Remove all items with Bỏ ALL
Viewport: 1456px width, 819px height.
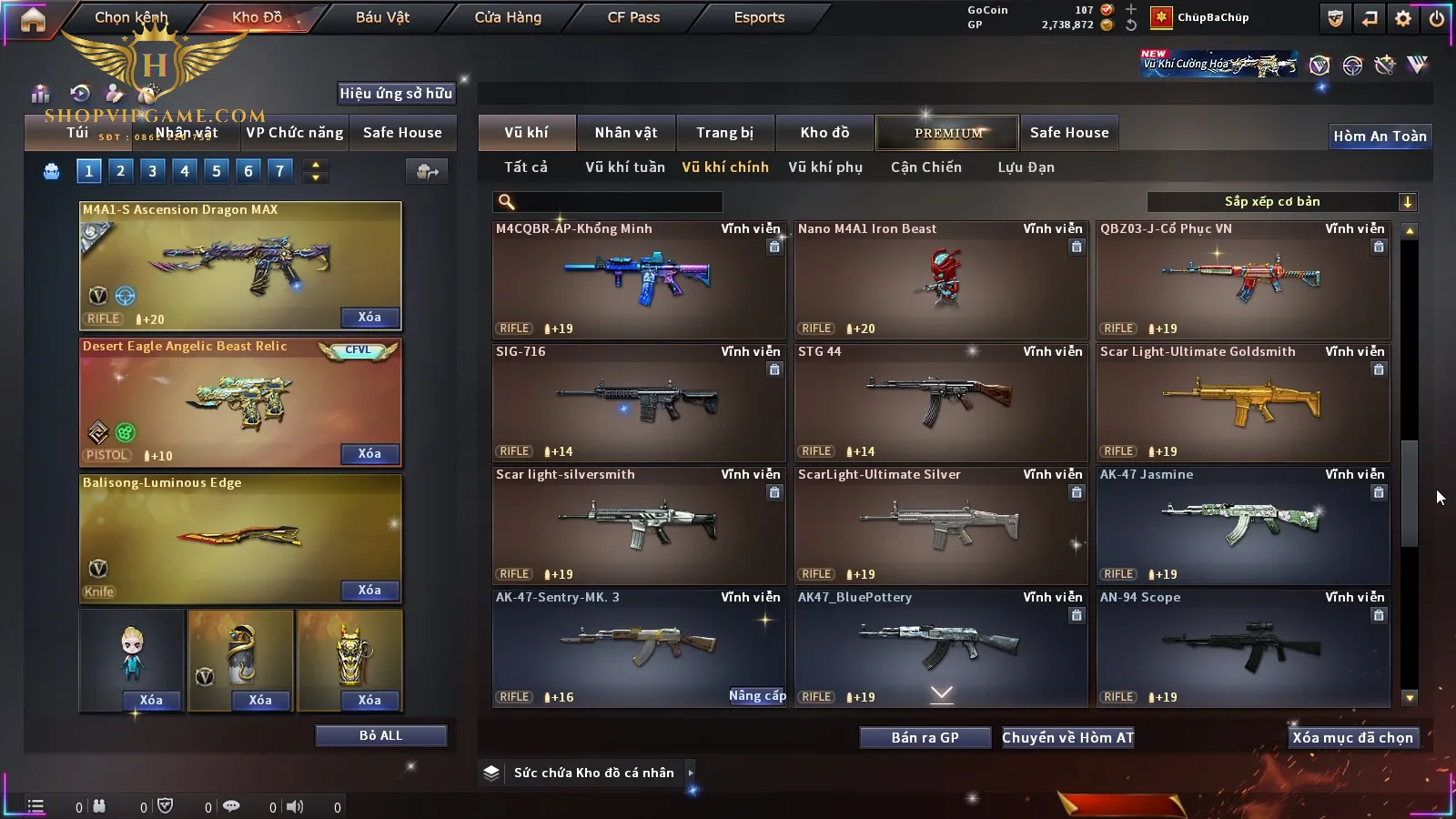click(380, 736)
